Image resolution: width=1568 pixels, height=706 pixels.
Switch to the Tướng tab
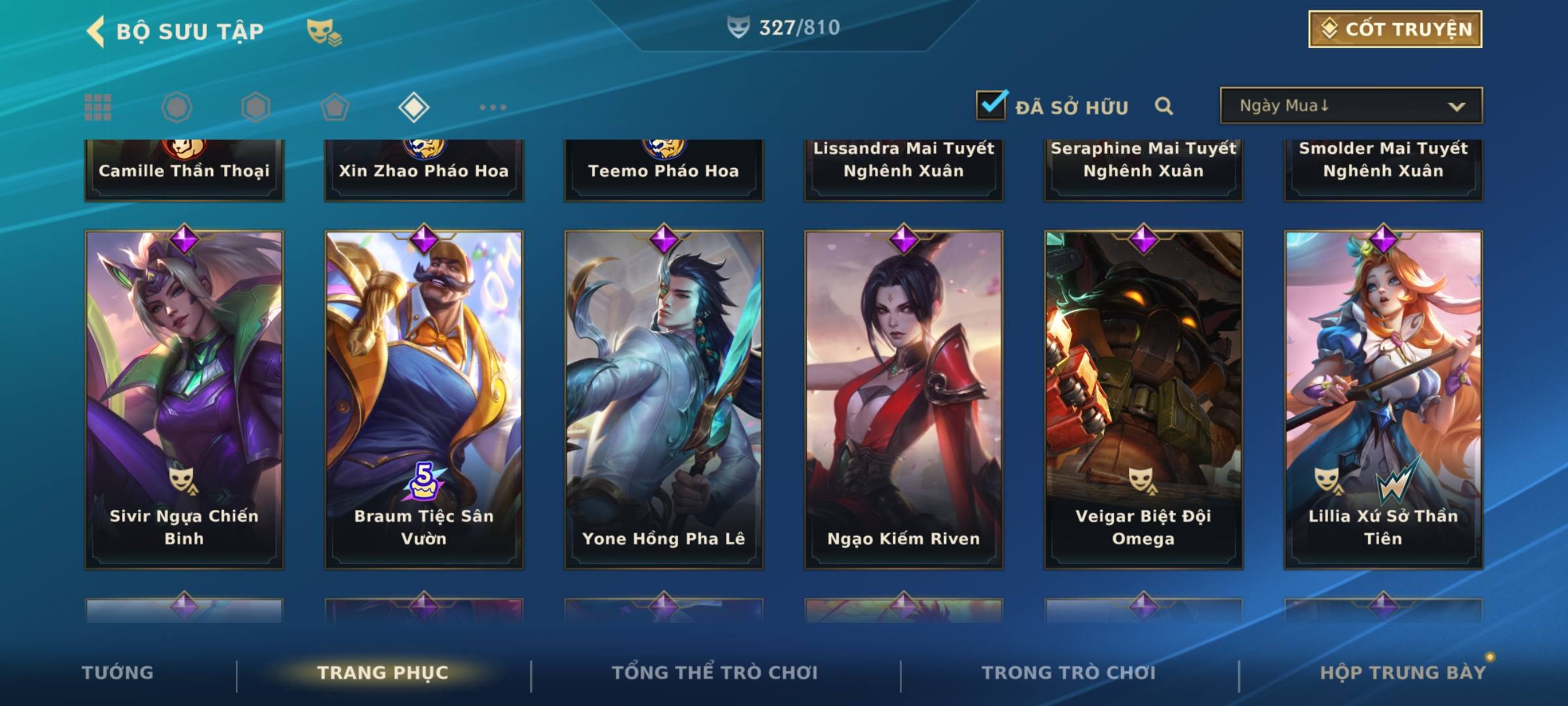(118, 673)
